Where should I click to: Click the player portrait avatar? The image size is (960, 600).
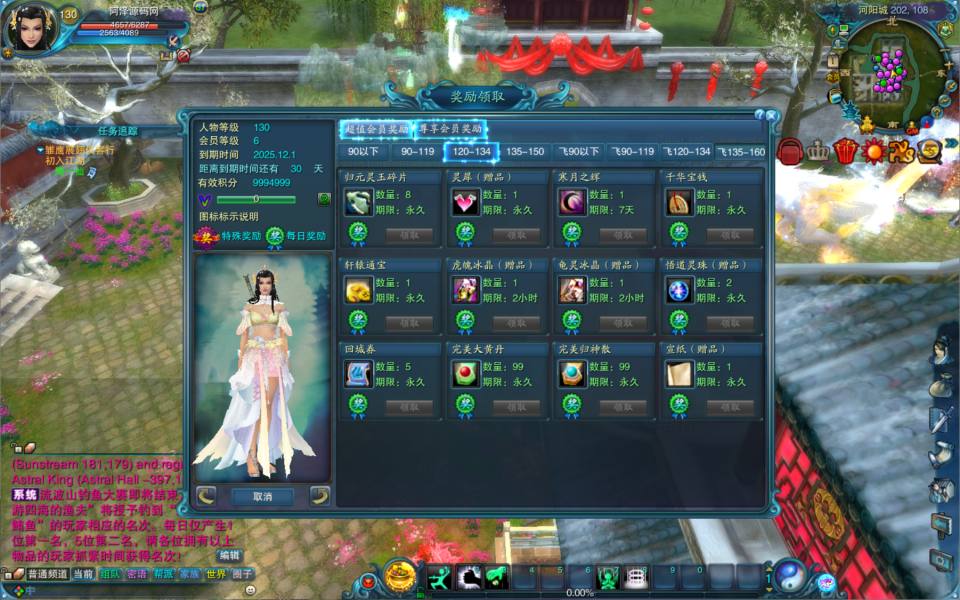click(28, 28)
